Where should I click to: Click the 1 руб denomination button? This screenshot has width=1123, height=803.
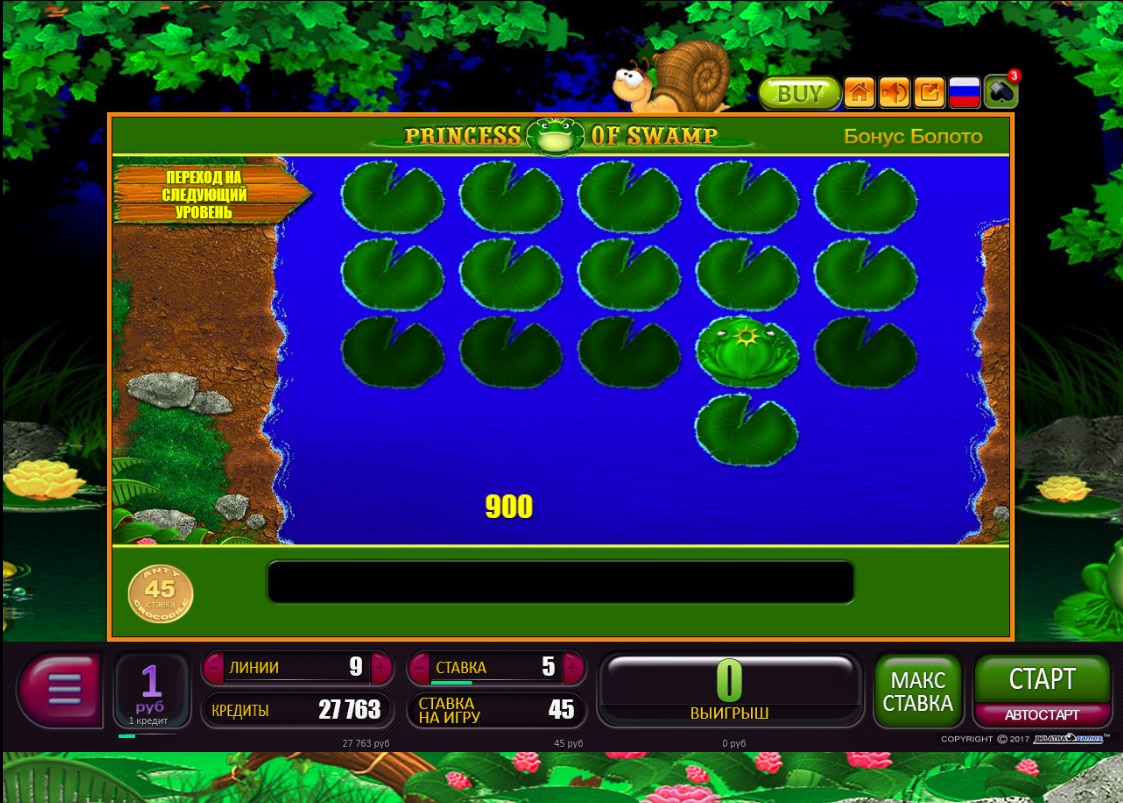pos(151,689)
